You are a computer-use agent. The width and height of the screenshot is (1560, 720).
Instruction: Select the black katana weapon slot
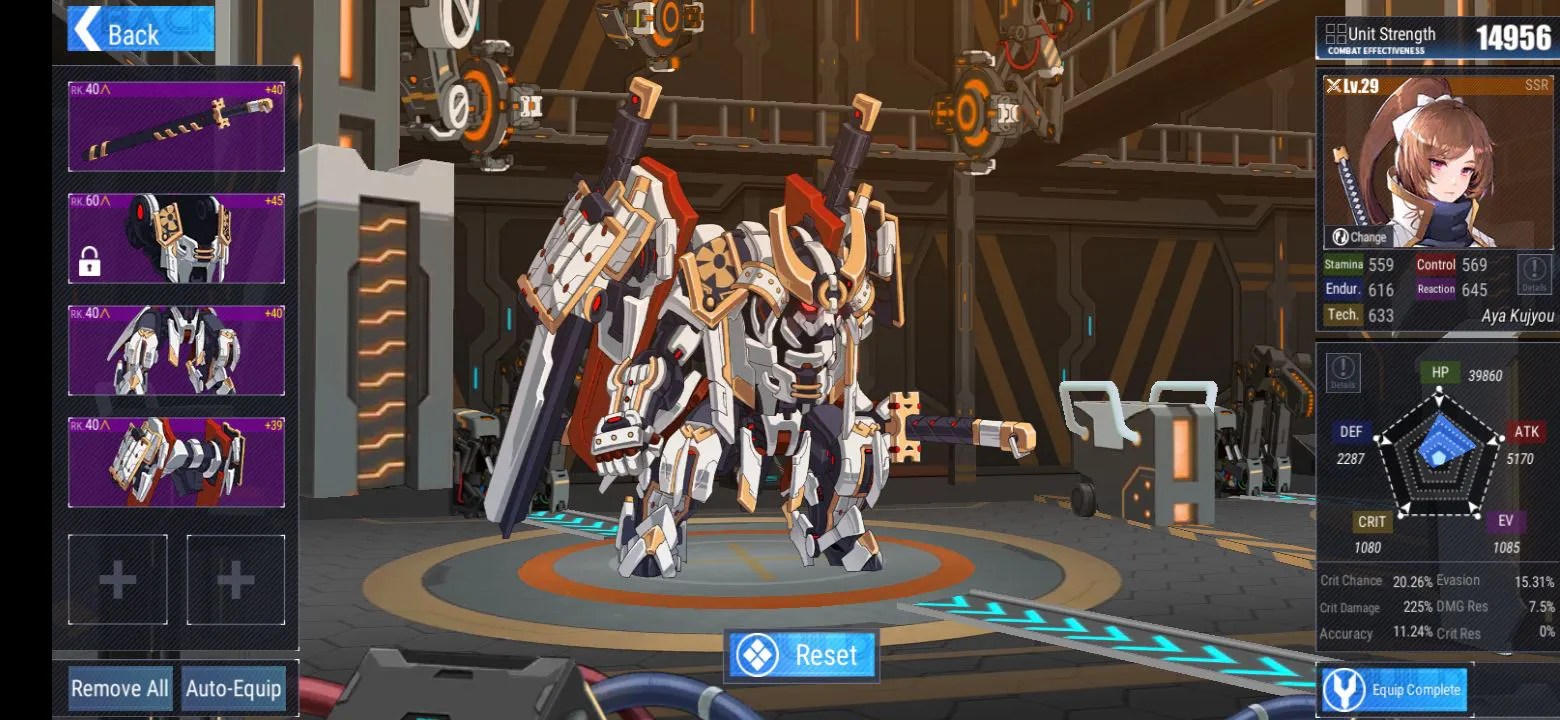tap(176, 127)
